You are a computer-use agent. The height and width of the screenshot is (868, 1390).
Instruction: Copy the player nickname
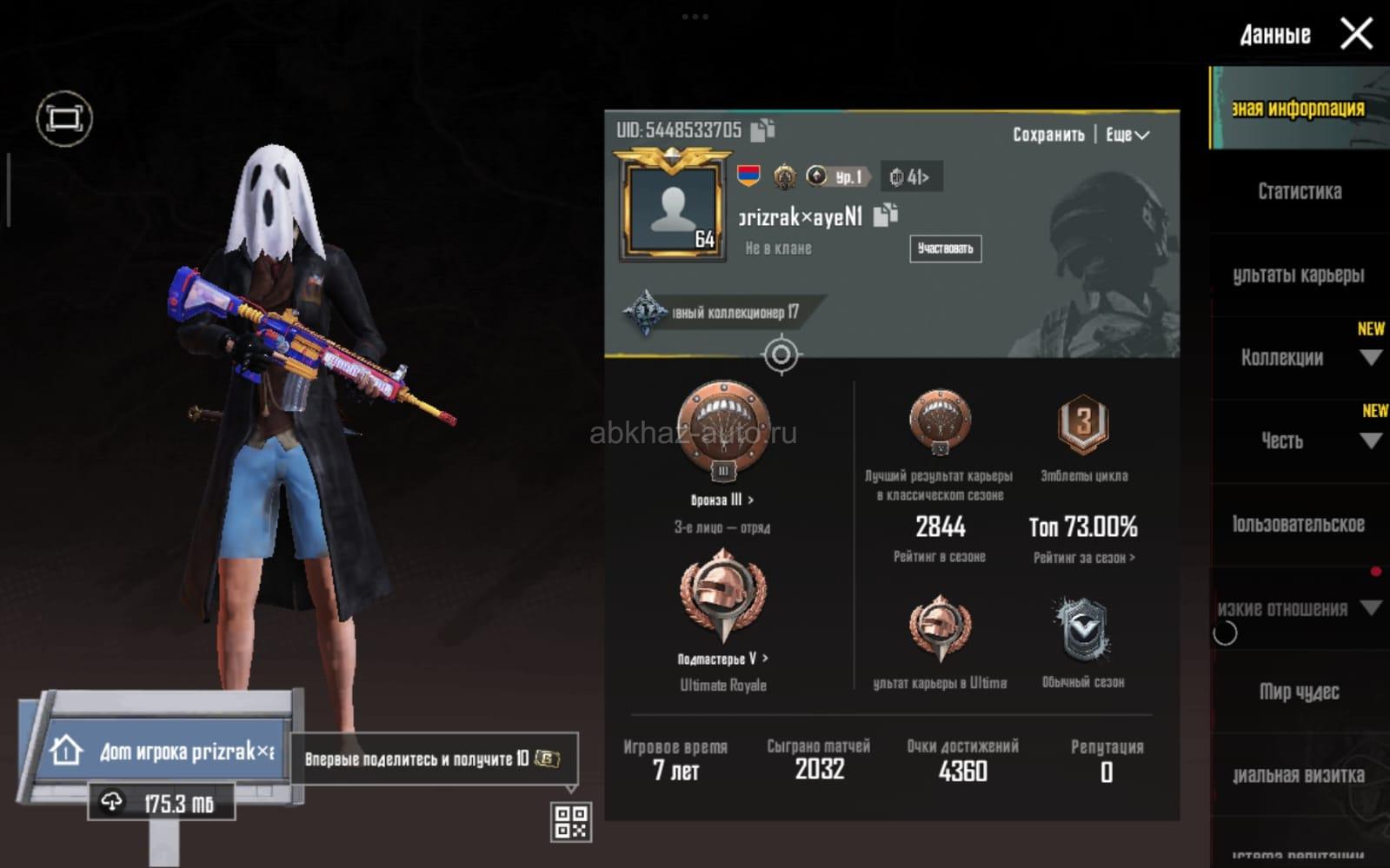coord(885,215)
